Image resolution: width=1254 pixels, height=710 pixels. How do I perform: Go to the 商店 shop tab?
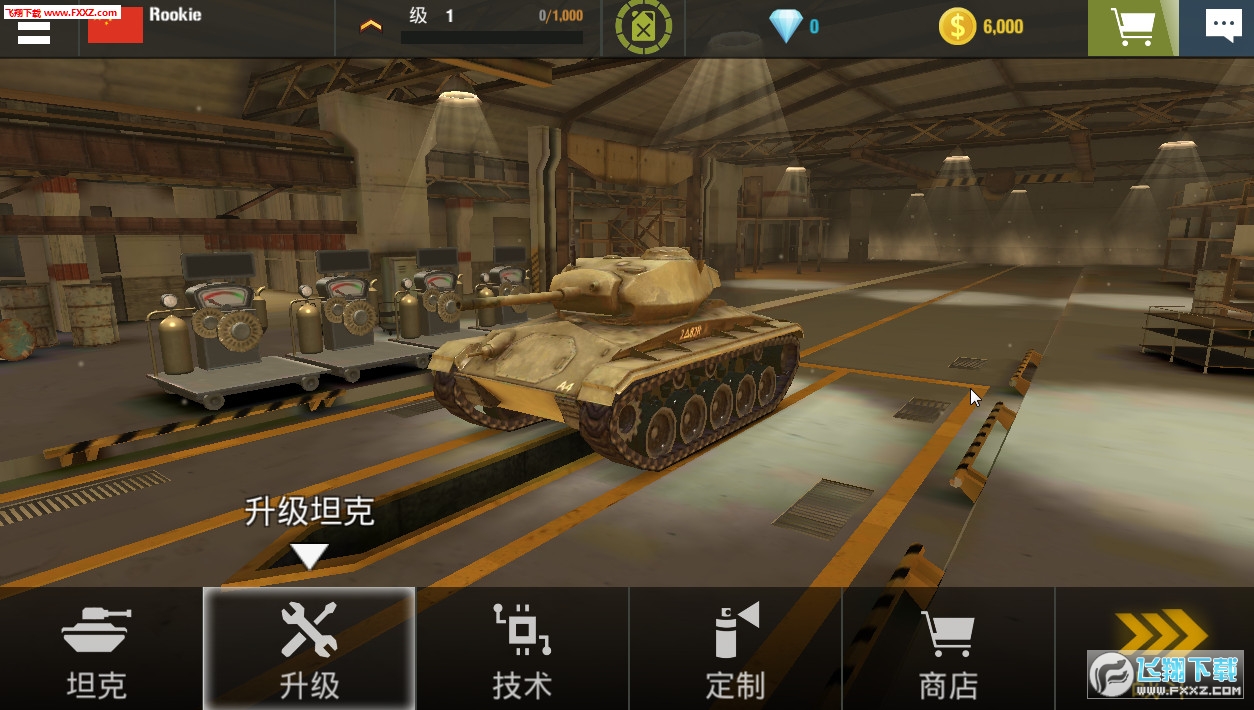(x=948, y=650)
